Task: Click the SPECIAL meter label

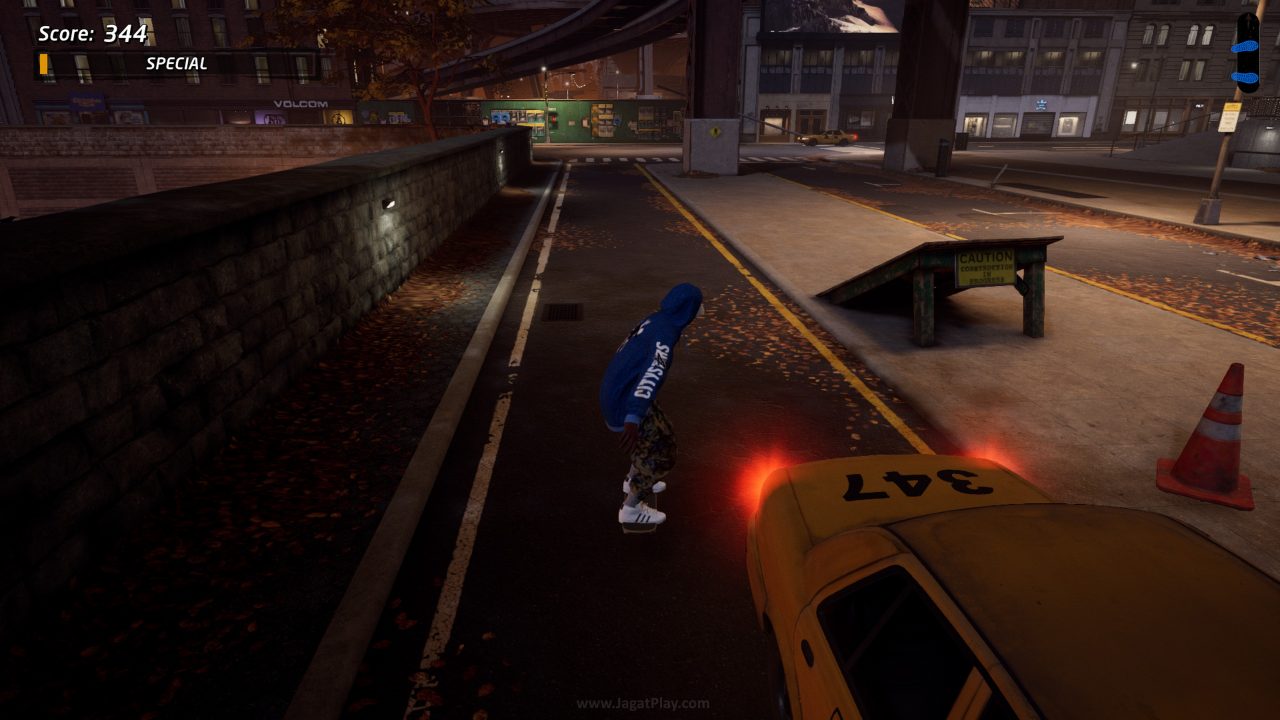Action: pyautogui.click(x=175, y=62)
